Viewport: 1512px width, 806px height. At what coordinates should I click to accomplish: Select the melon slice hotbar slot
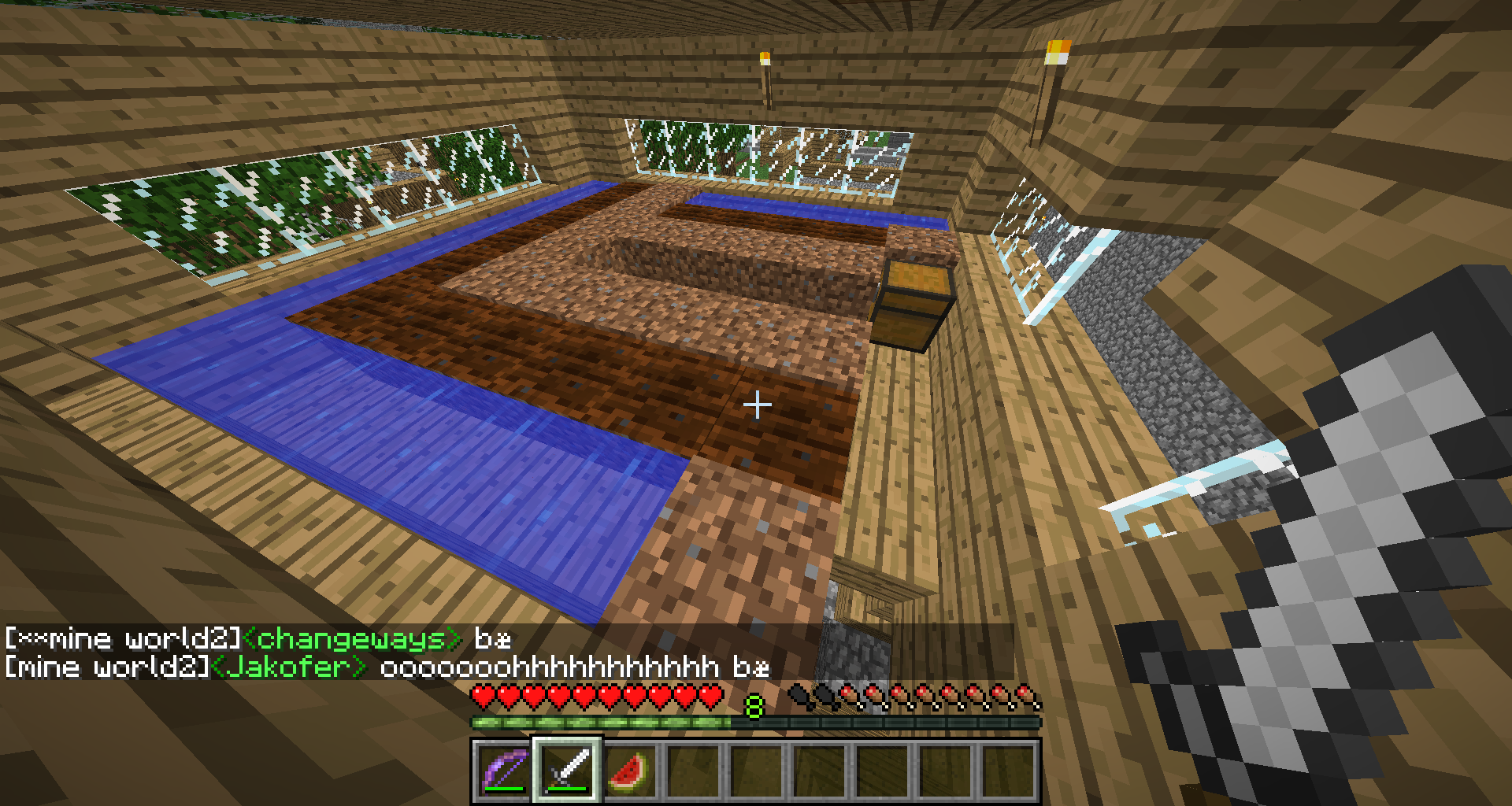[630, 769]
